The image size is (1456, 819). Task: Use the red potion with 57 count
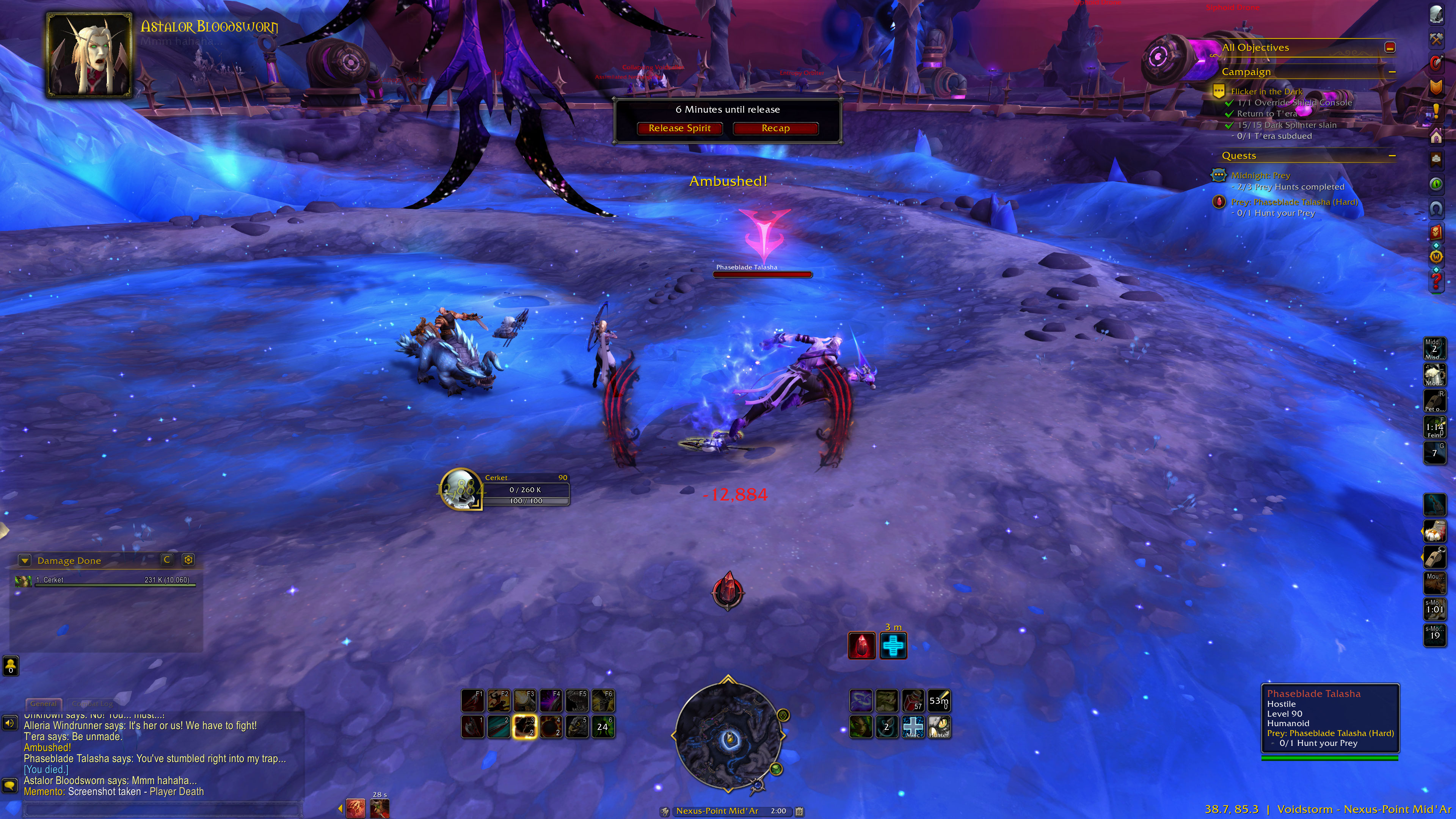[x=912, y=701]
